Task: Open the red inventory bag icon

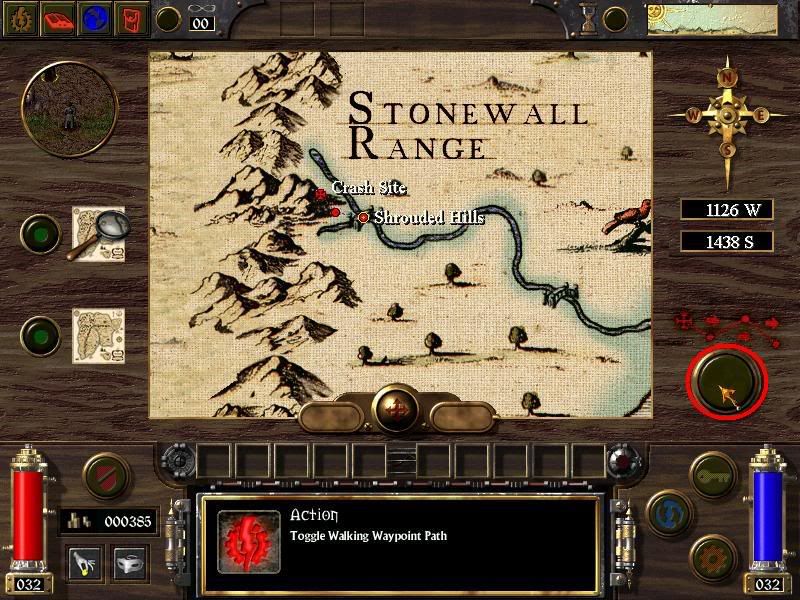Action: (x=131, y=18)
